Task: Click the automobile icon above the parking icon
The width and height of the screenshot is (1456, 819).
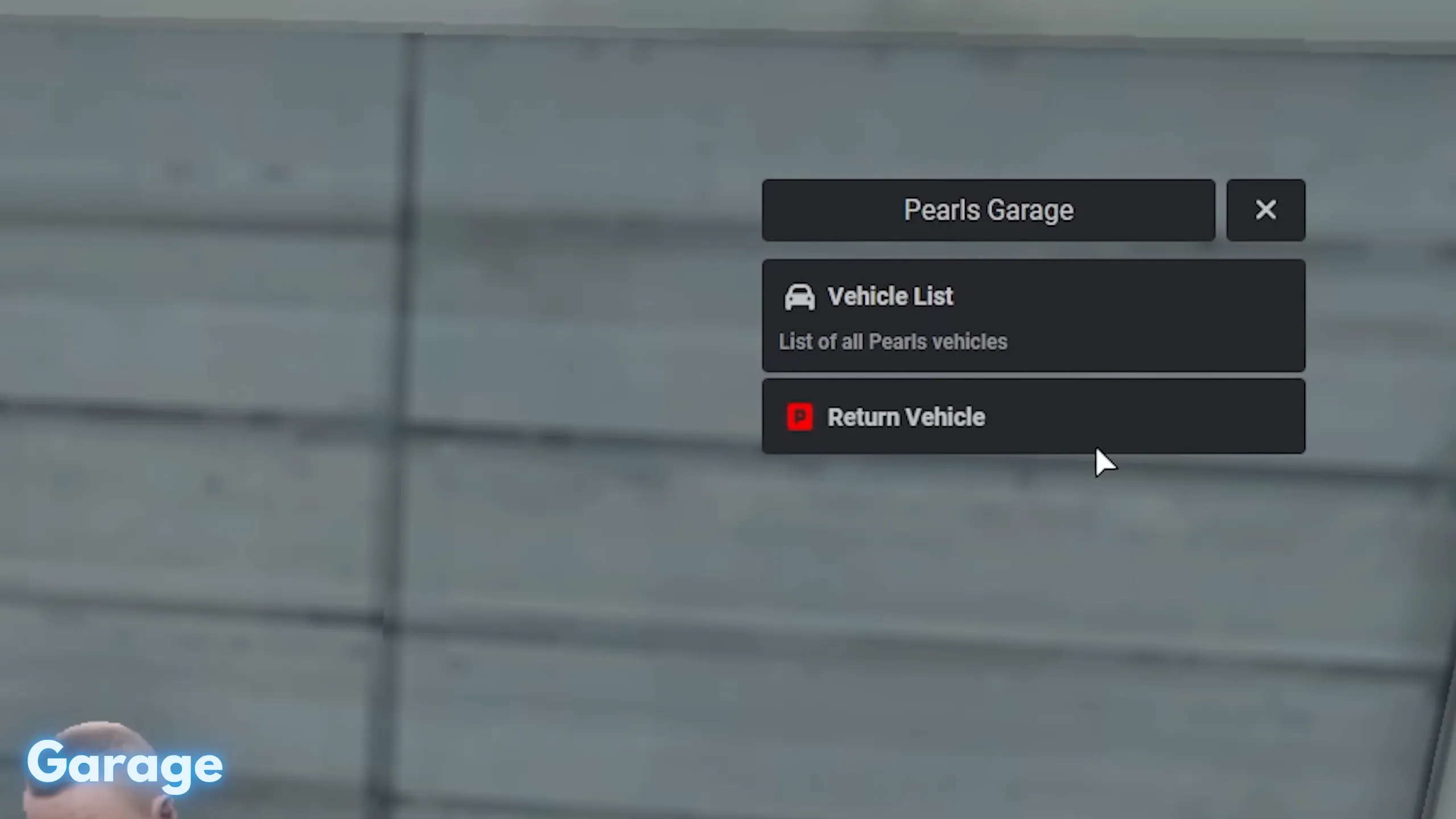Action: (799, 297)
